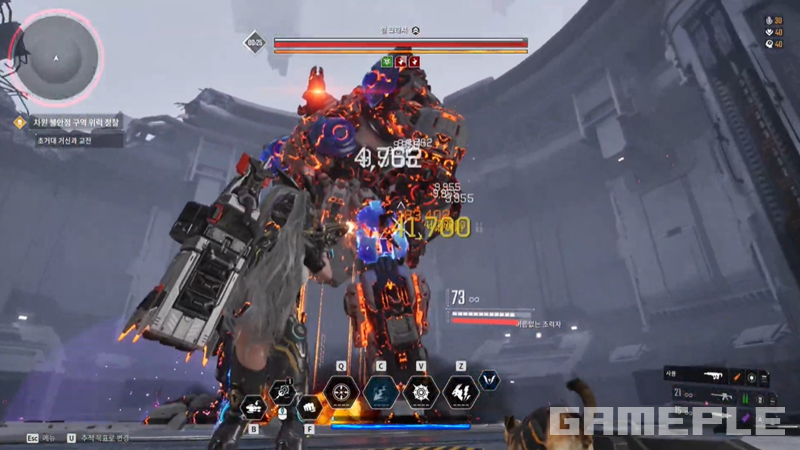
Task: Trigger the triple lightning claw skill
Action: 460,391
